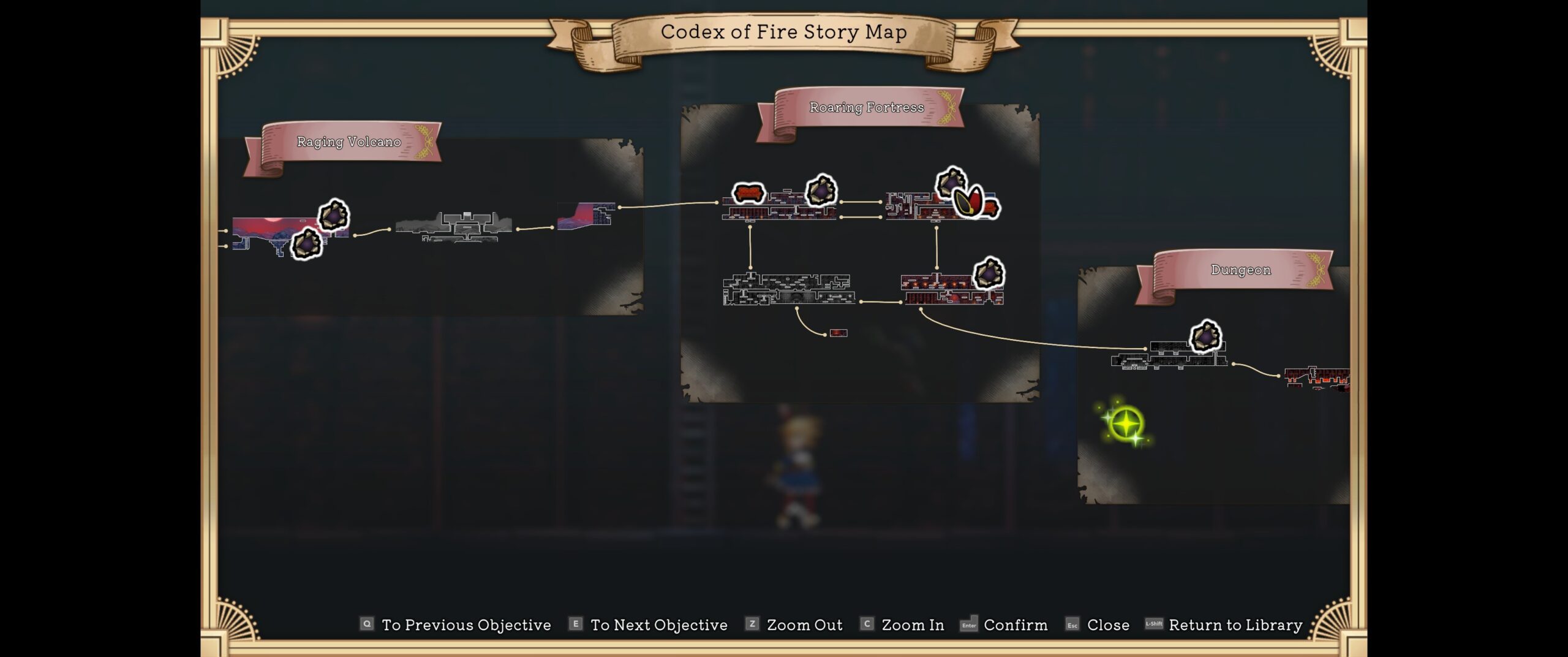Viewport: 1568px width, 657px height.
Task: Pick the red and black petal marker
Action: pos(970,201)
